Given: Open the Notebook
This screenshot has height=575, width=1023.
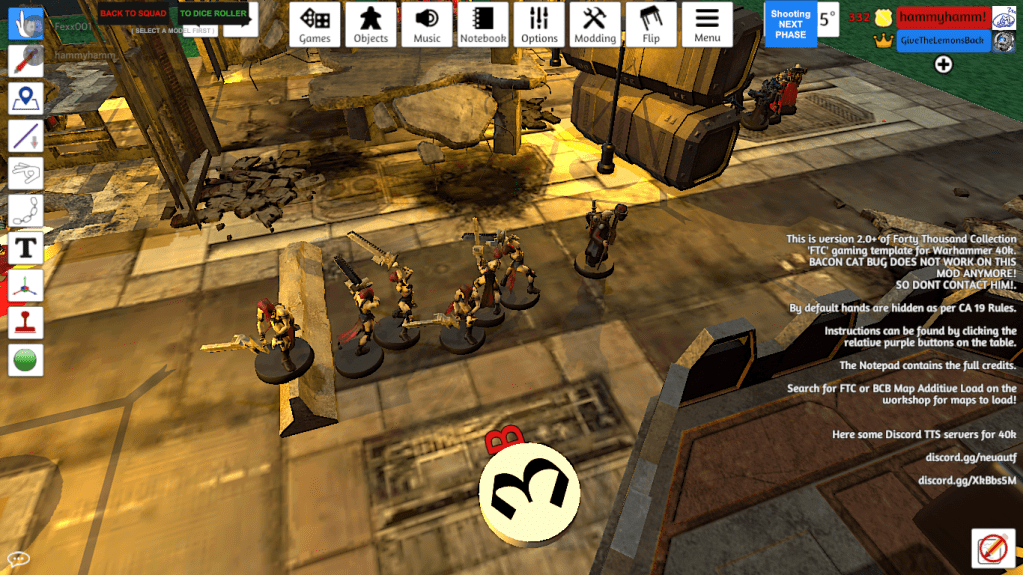Looking at the screenshot, I should pos(483,24).
